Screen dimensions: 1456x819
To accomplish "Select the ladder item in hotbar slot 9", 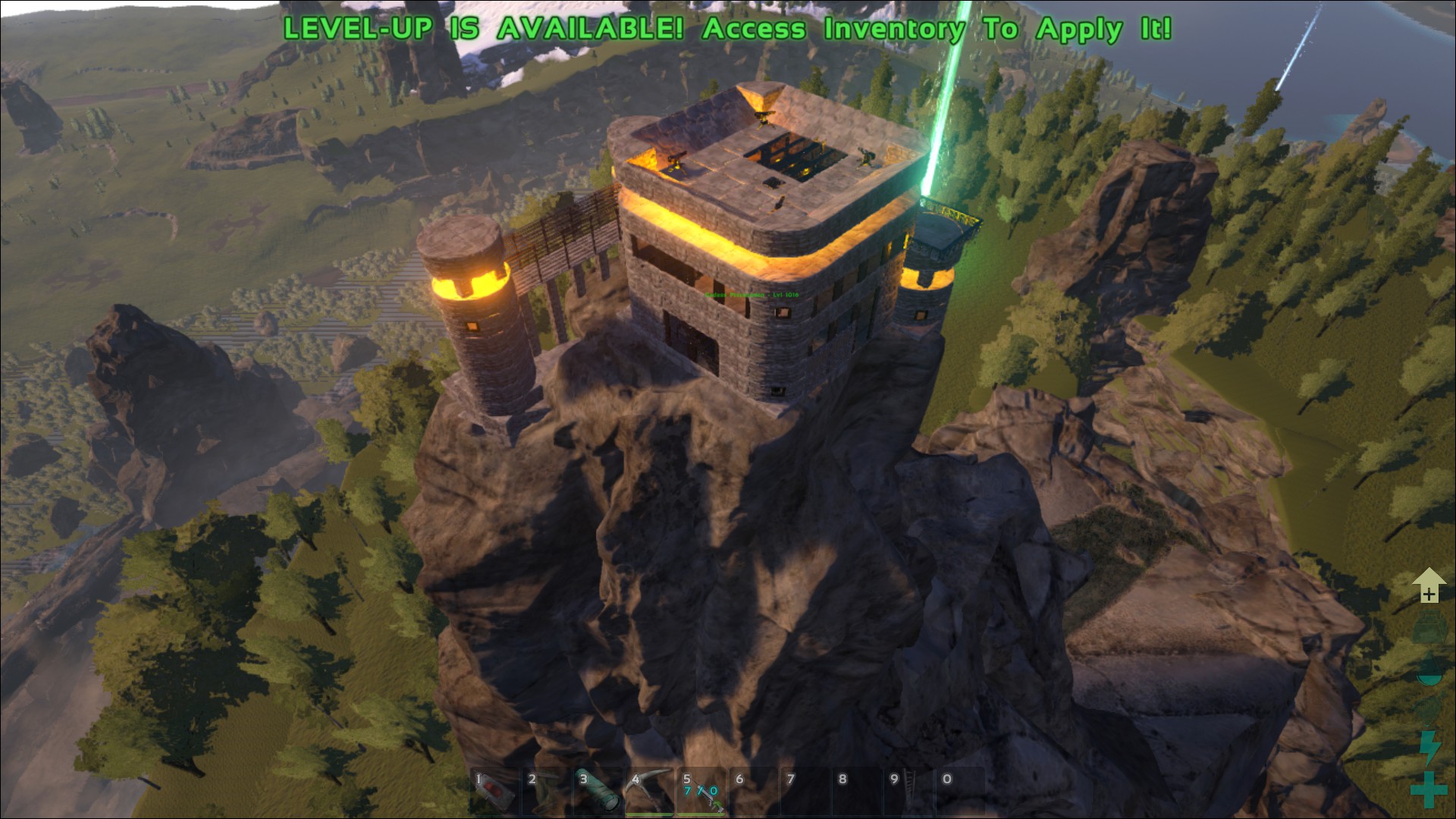I will (907, 792).
